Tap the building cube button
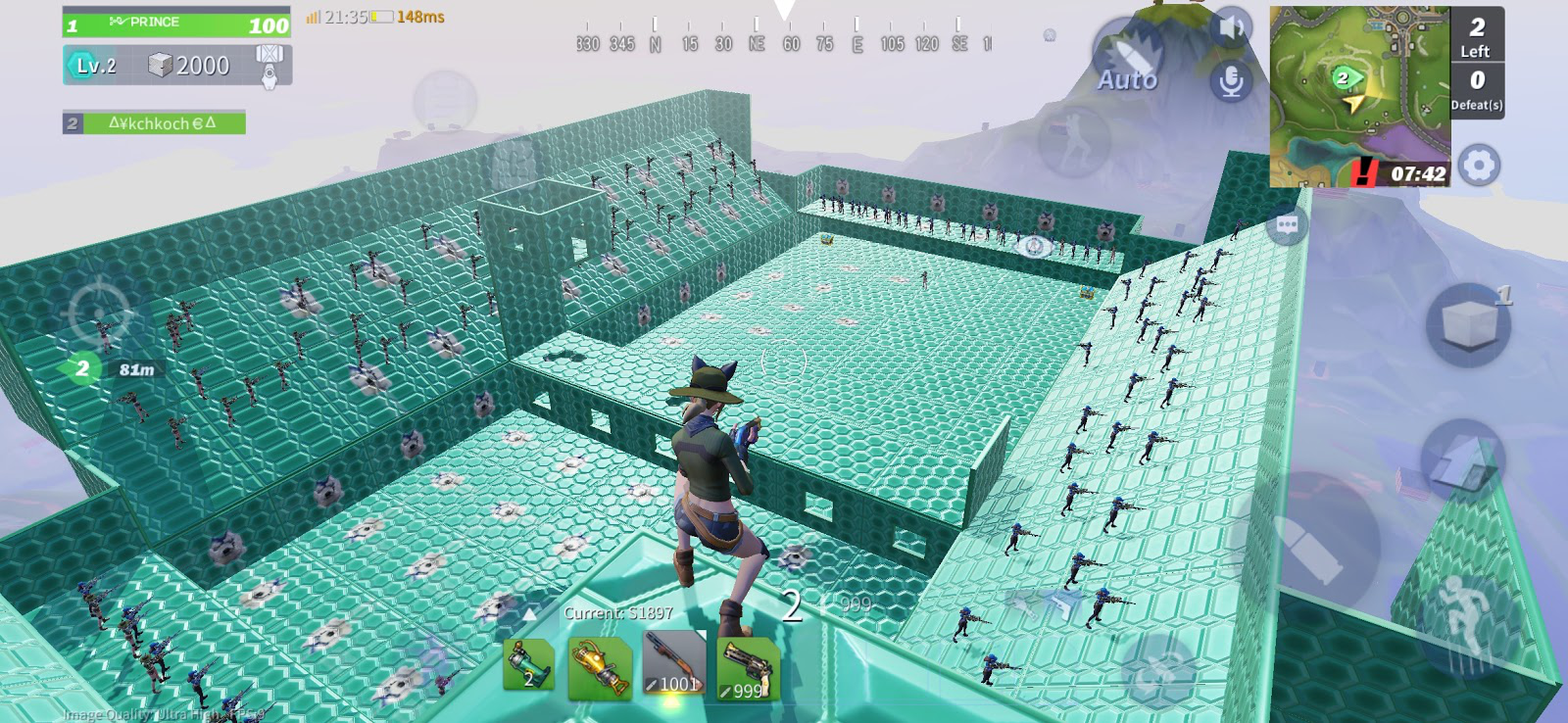 [x=1467, y=324]
